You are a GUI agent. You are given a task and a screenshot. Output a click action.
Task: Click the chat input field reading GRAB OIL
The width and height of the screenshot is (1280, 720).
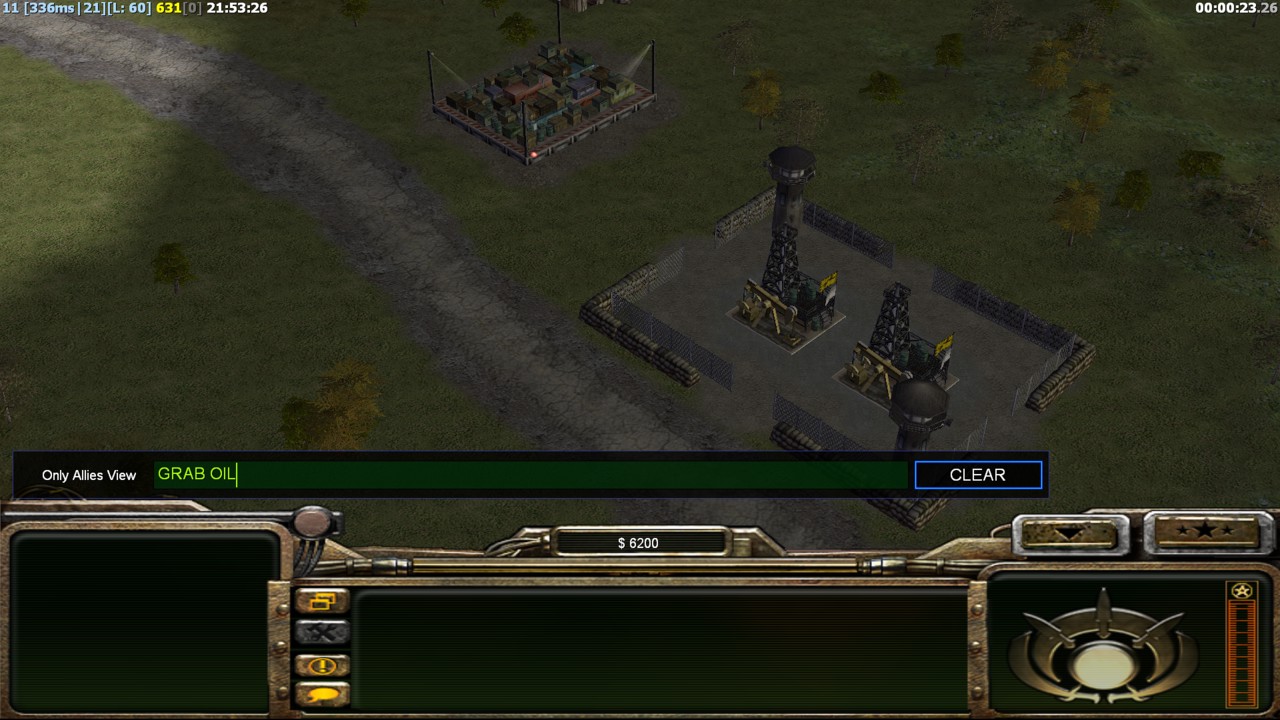(530, 475)
